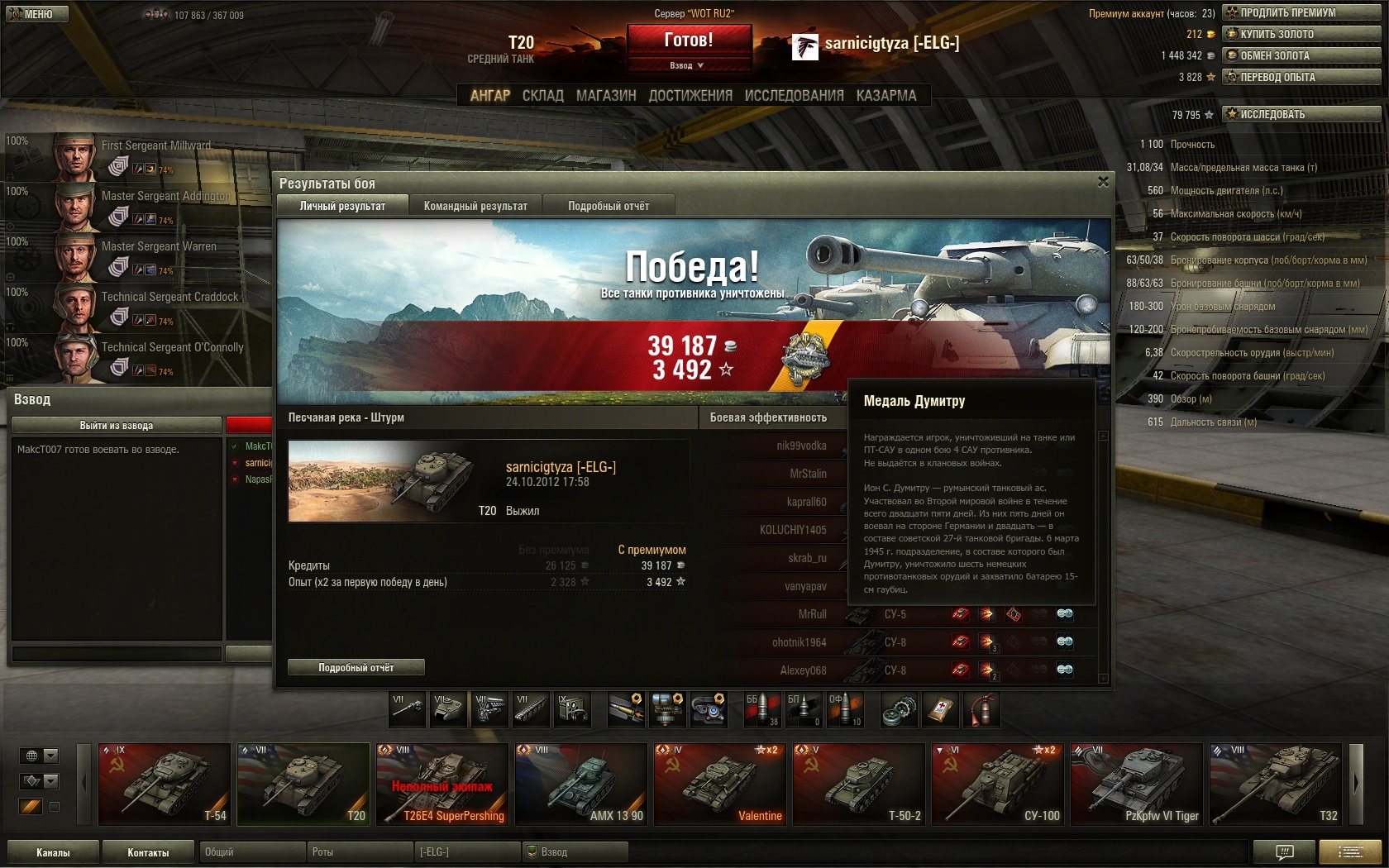Choose the AMX 13 90 tank

pyautogui.click(x=581, y=784)
